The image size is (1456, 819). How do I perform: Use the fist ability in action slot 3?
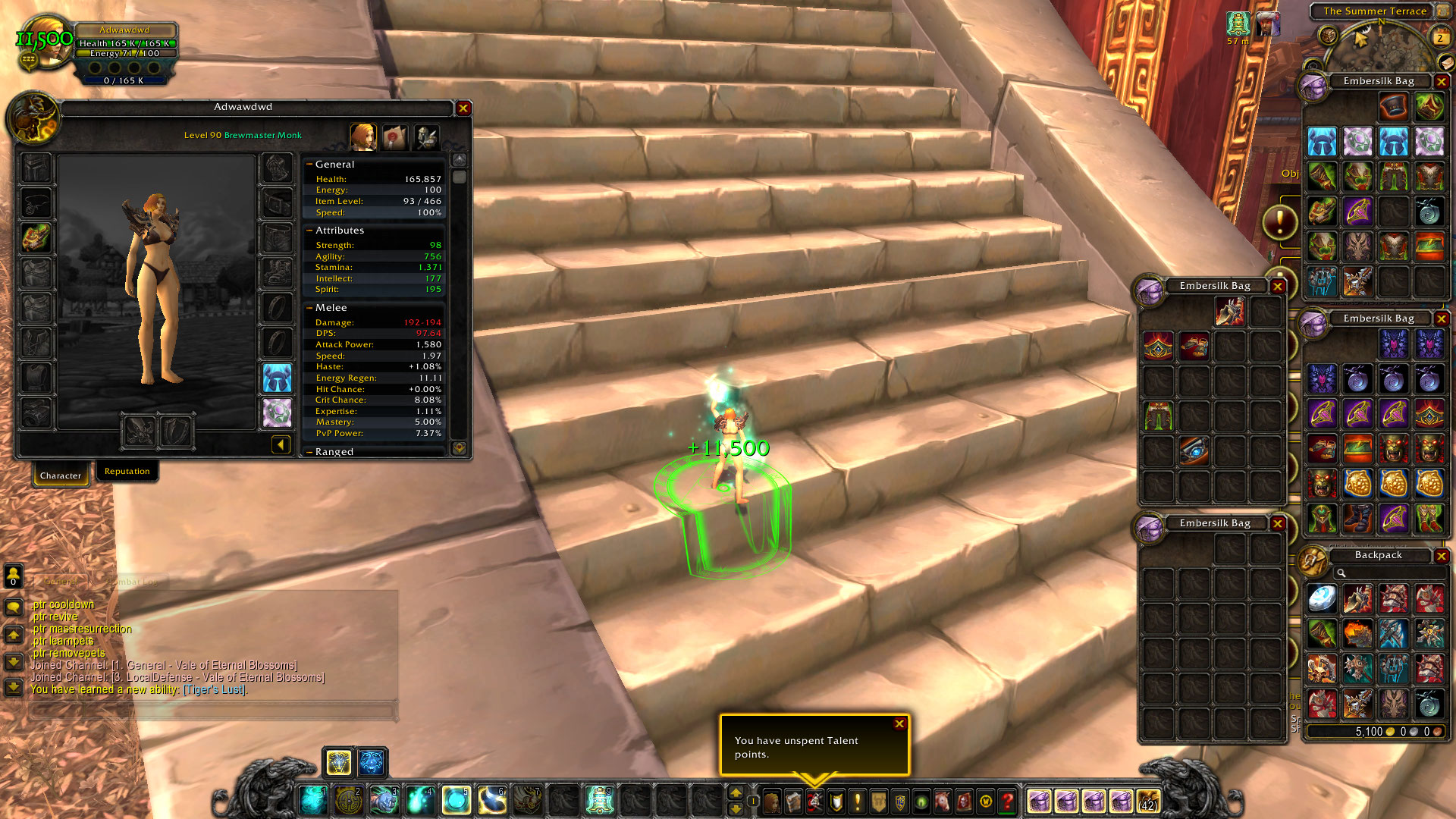click(x=384, y=801)
